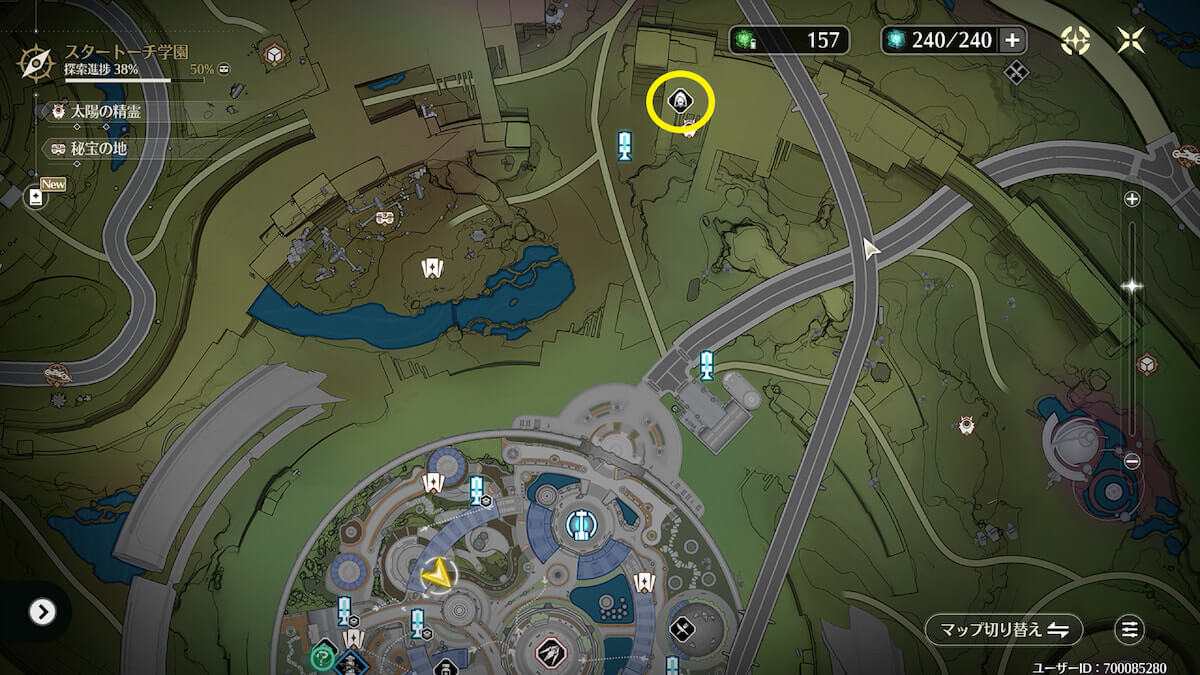Zoom out with the map minus button
This screenshot has width=1200, height=675.
[1132, 462]
